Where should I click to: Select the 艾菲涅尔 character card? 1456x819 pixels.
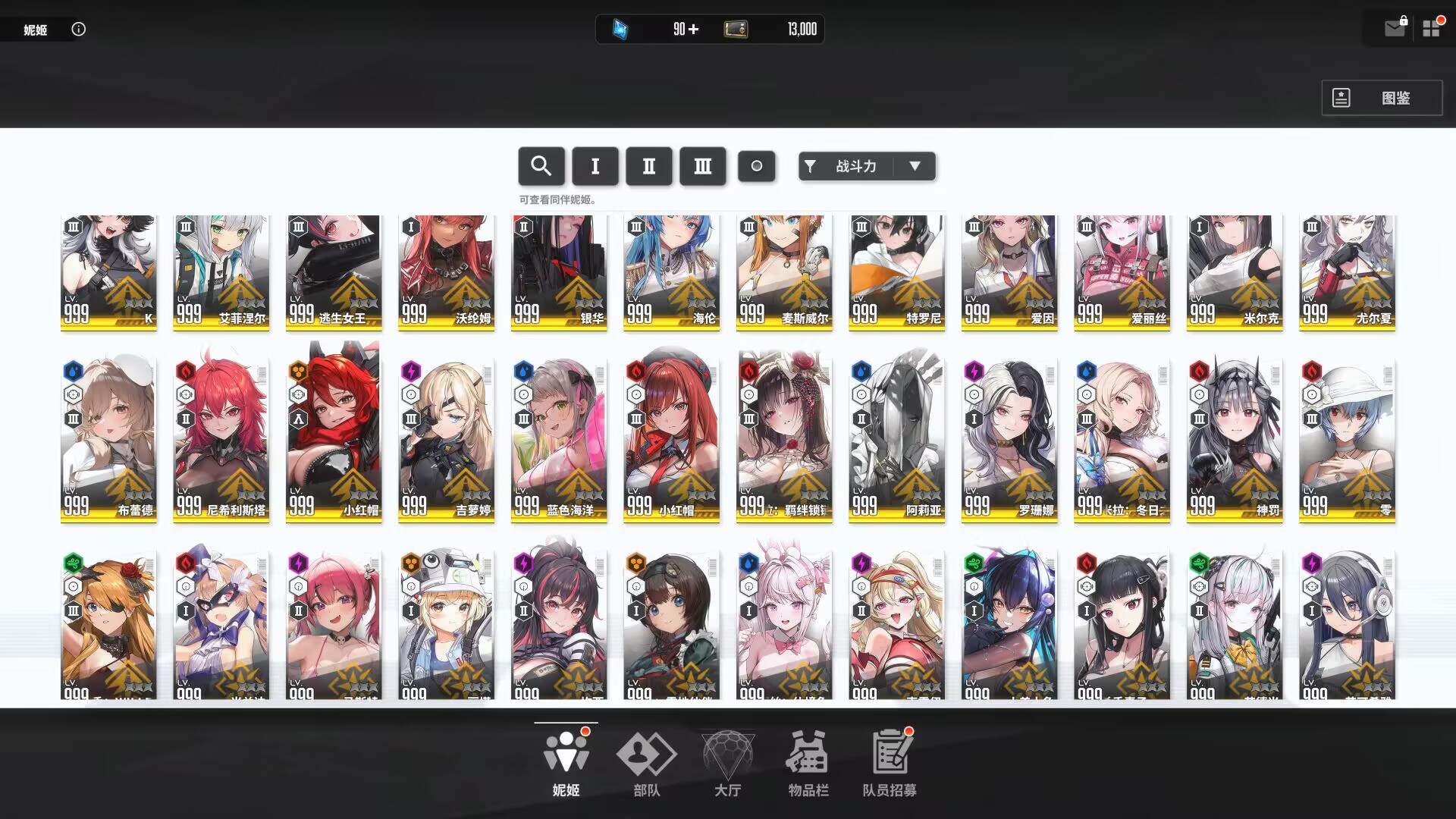[221, 271]
